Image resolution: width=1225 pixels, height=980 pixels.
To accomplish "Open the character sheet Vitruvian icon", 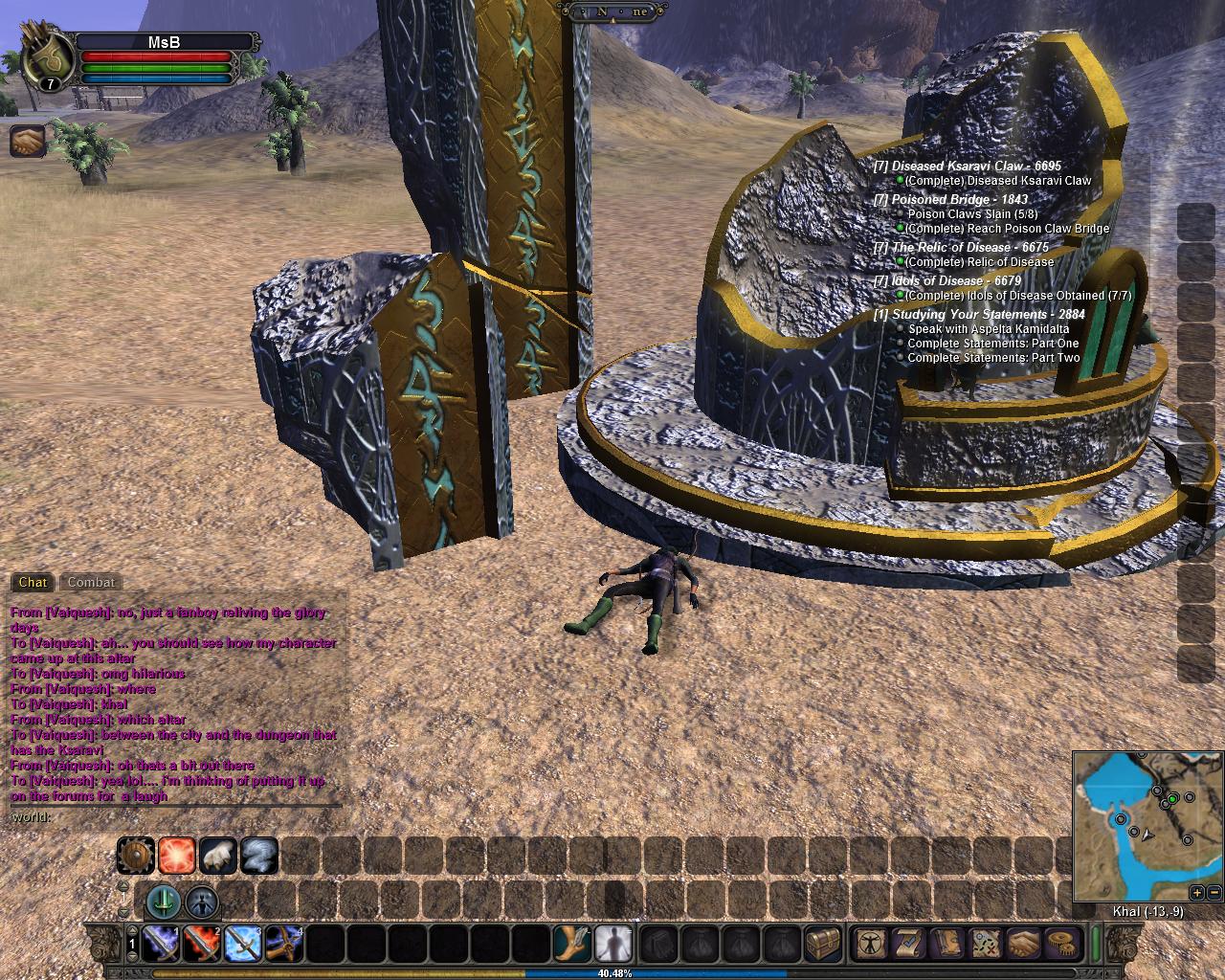I will pos(871,944).
